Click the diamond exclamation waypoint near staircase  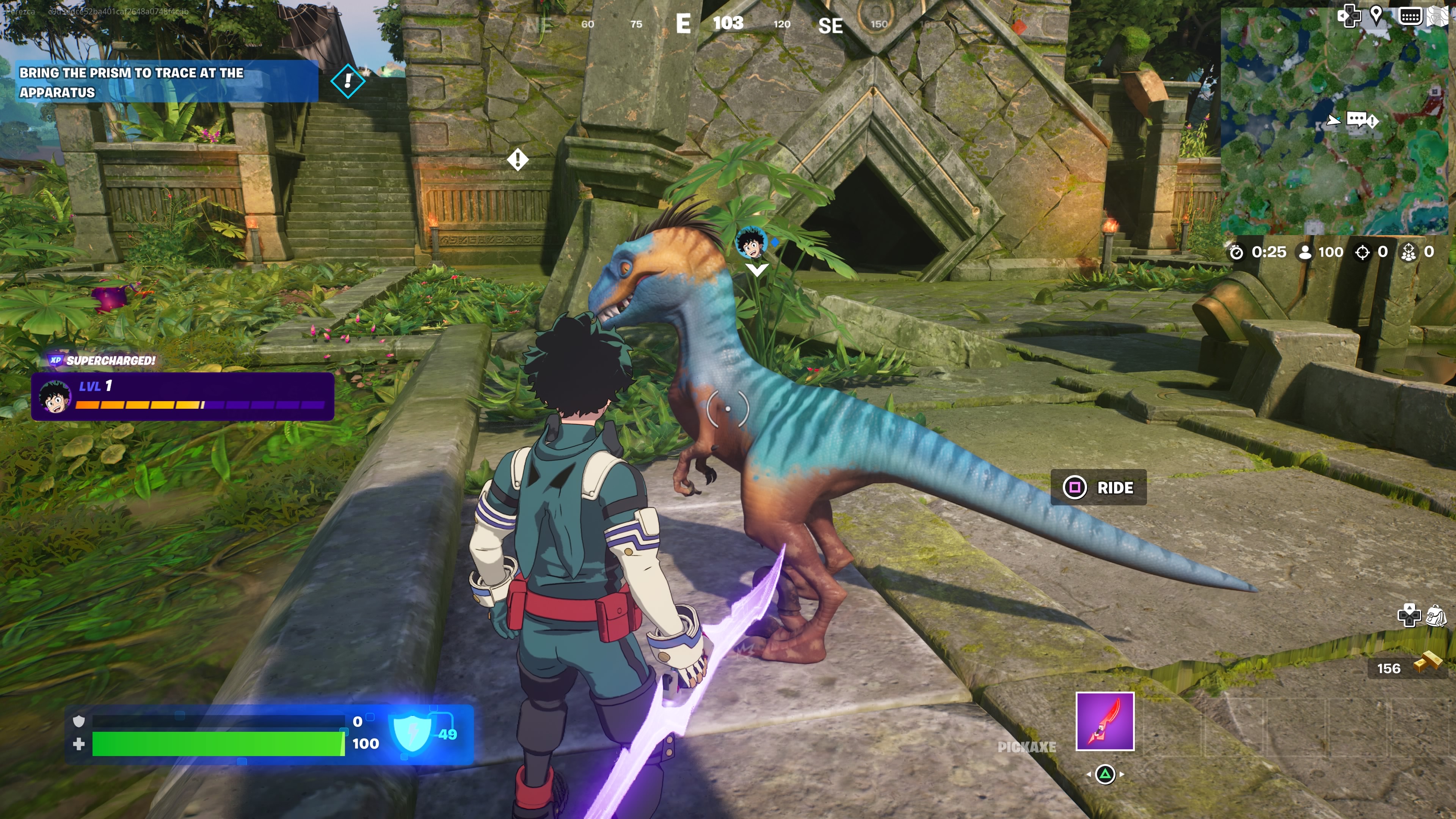(348, 82)
